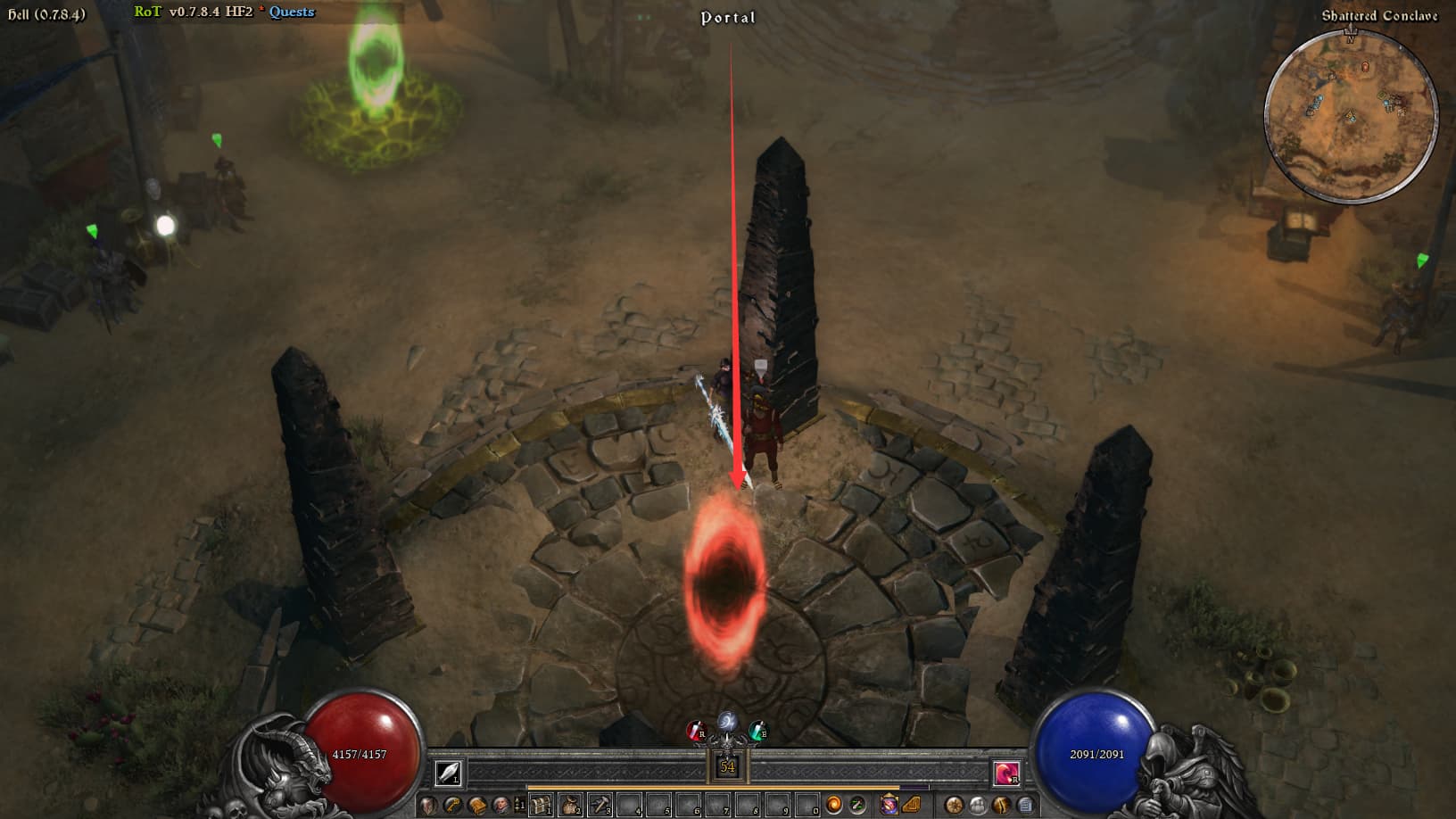Open the compass map icon
Viewport: 1456px width, 819px height.
pyautogui.click(x=954, y=806)
